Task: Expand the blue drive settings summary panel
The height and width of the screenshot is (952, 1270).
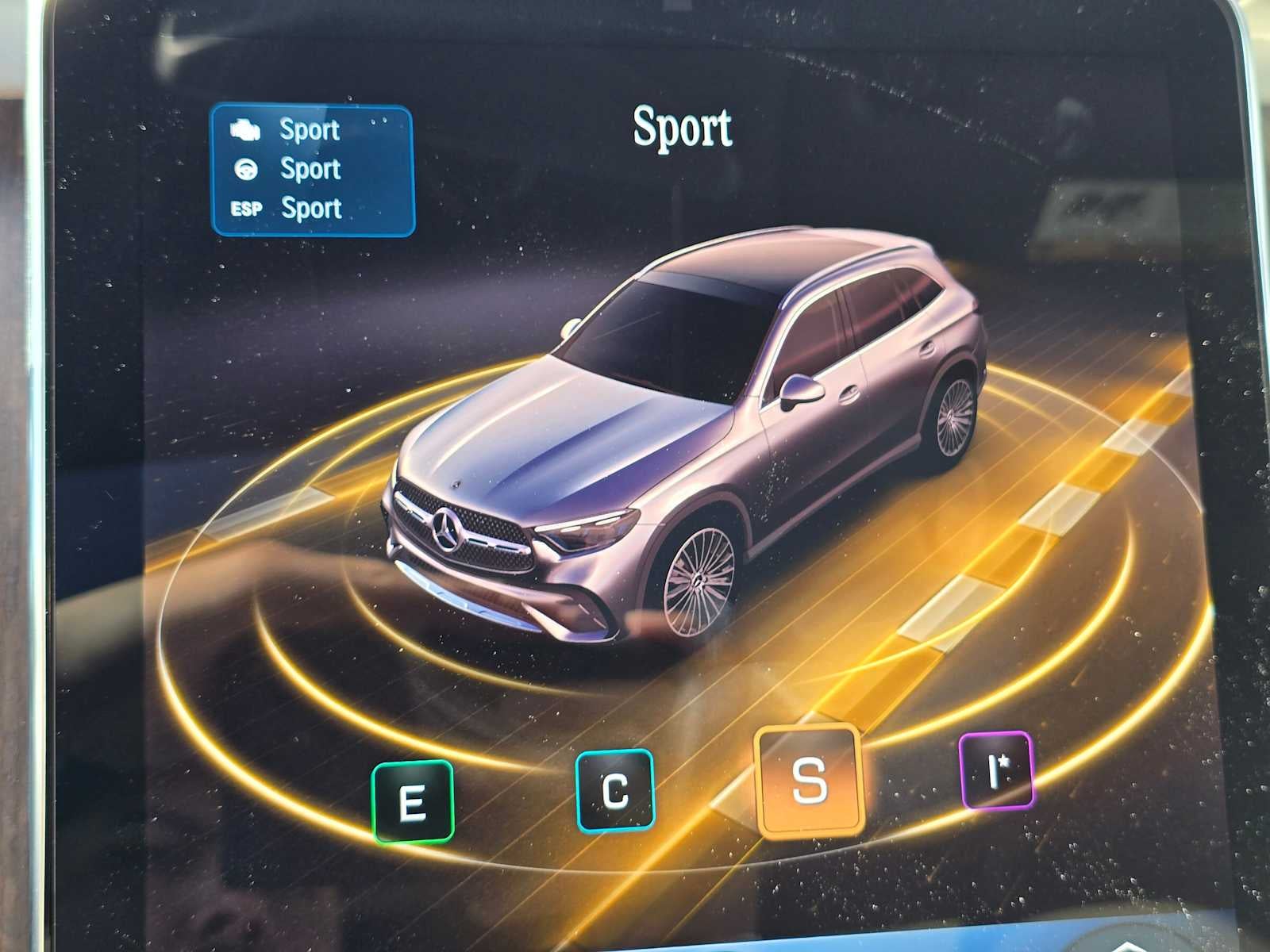Action: [x=314, y=170]
